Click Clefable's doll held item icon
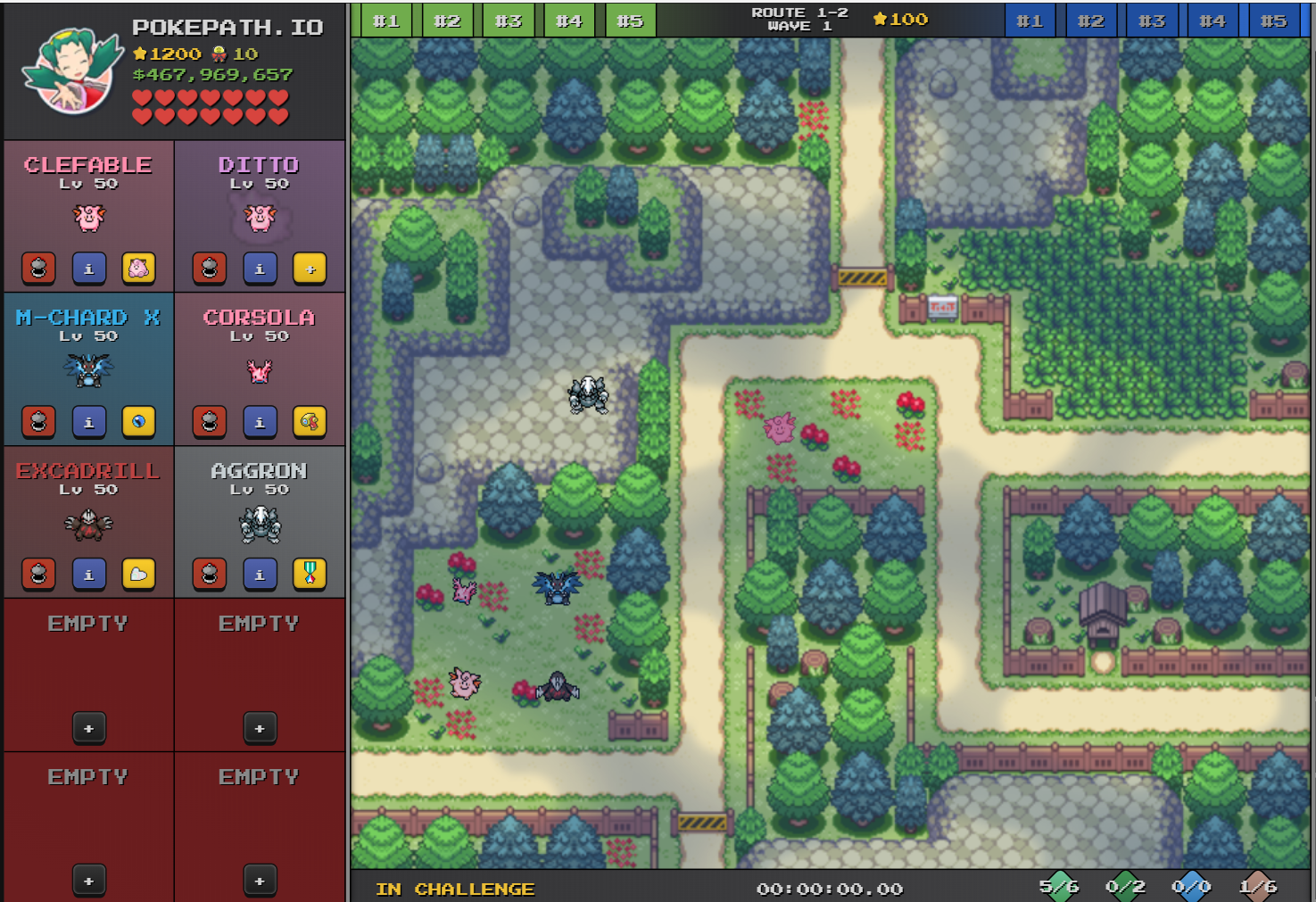Viewport: 1316px width, 902px height. (138, 269)
